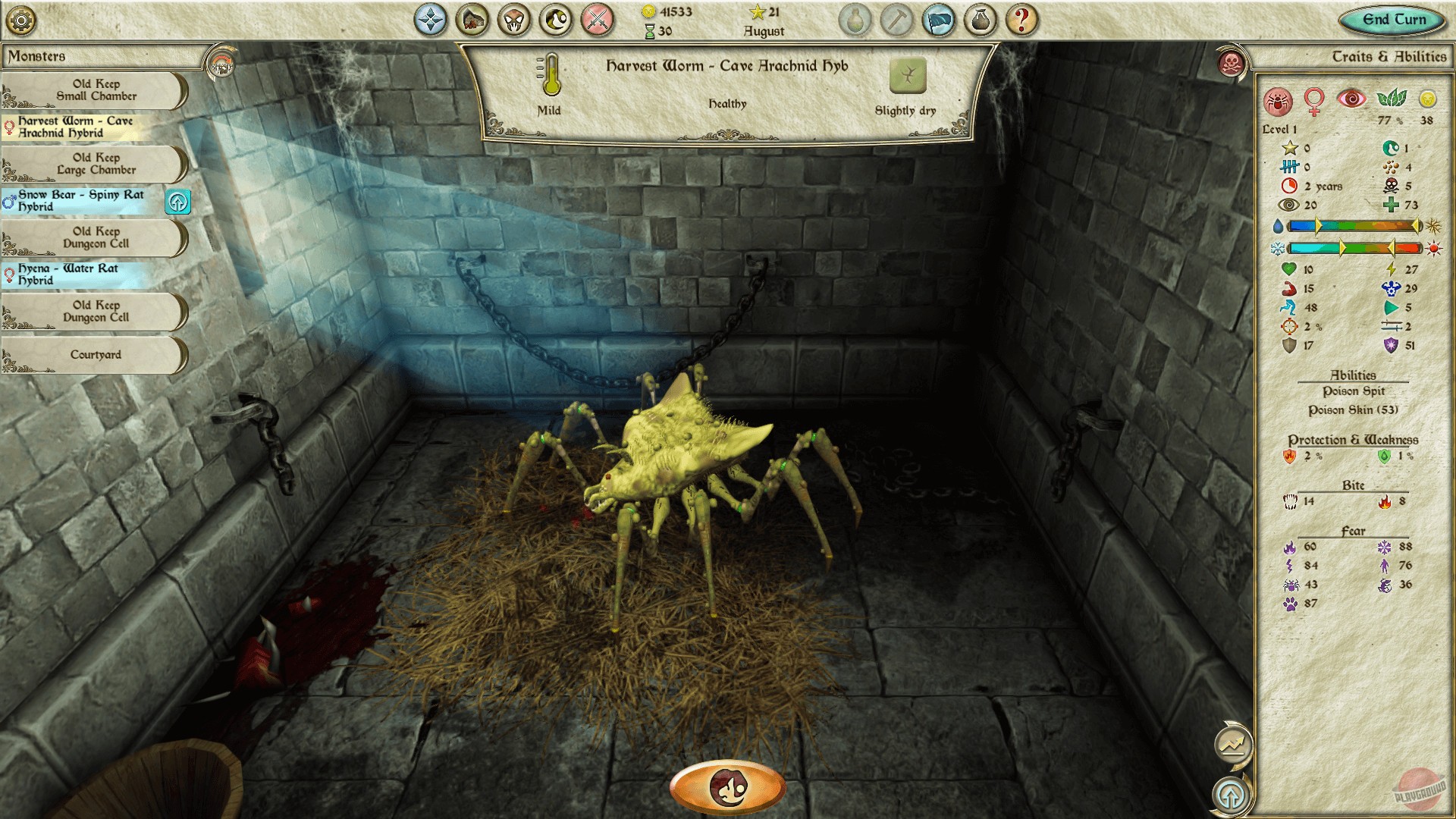
Task: Select the house/keep icon on top toolbar
Action: click(x=473, y=19)
